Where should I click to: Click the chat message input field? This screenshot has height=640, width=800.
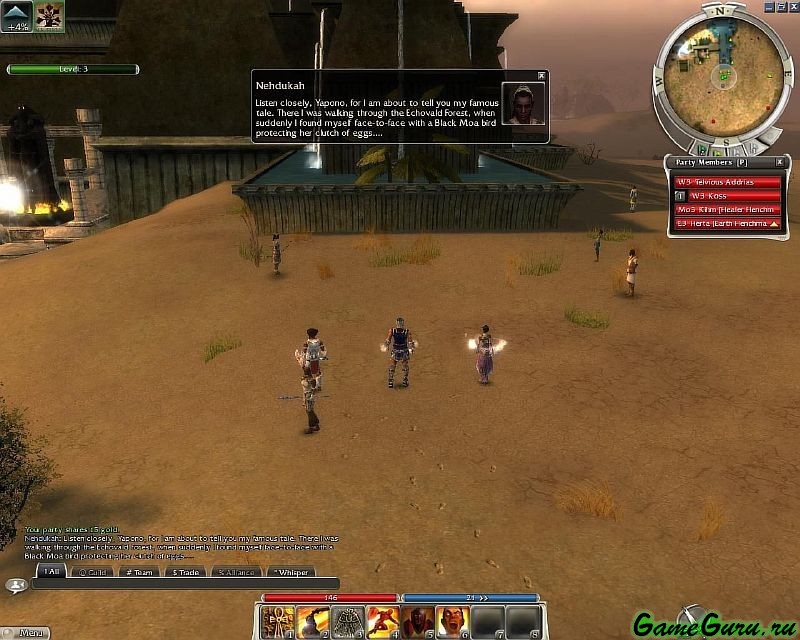click(x=185, y=584)
